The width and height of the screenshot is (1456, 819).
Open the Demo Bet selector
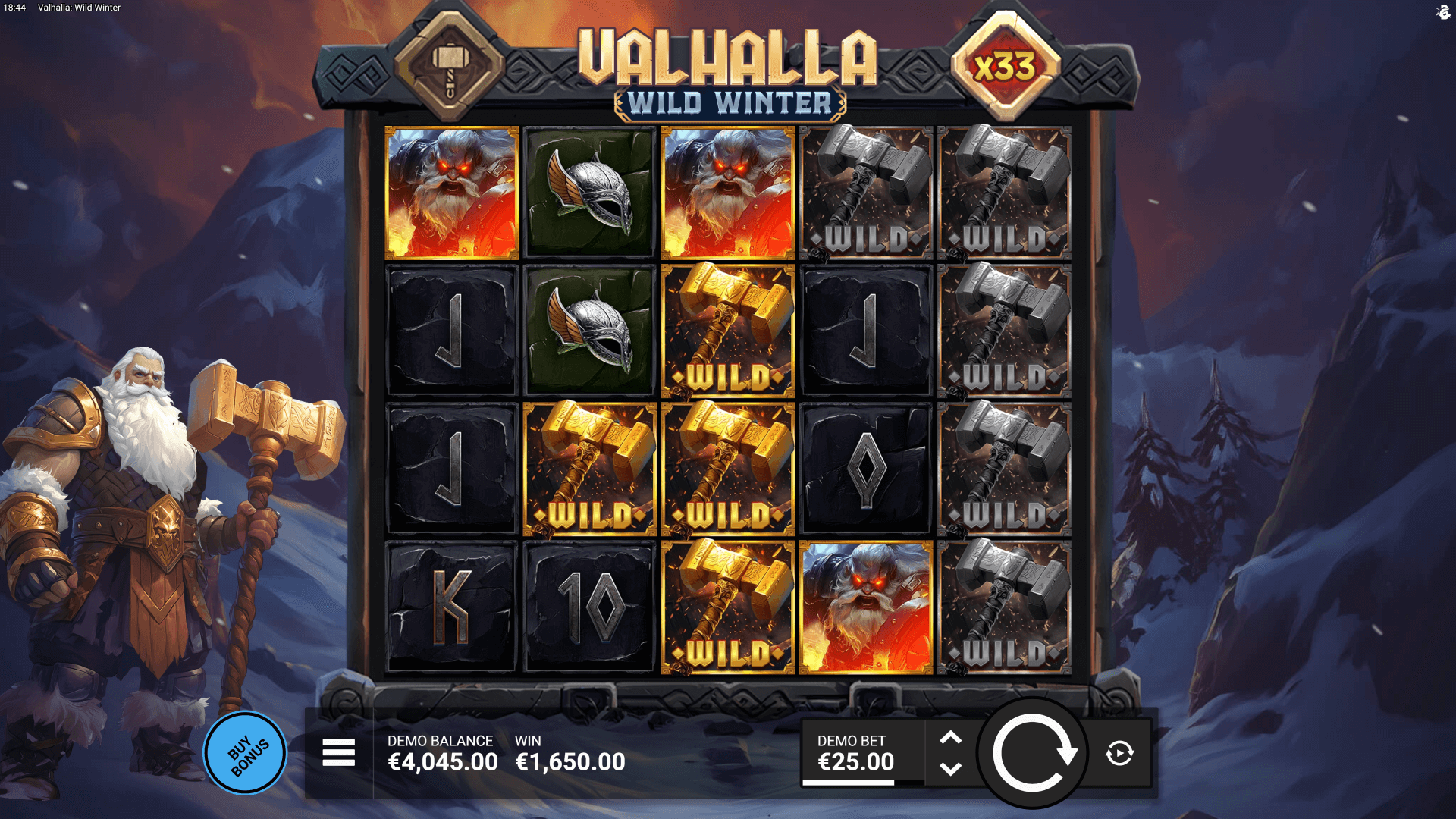coord(855,753)
